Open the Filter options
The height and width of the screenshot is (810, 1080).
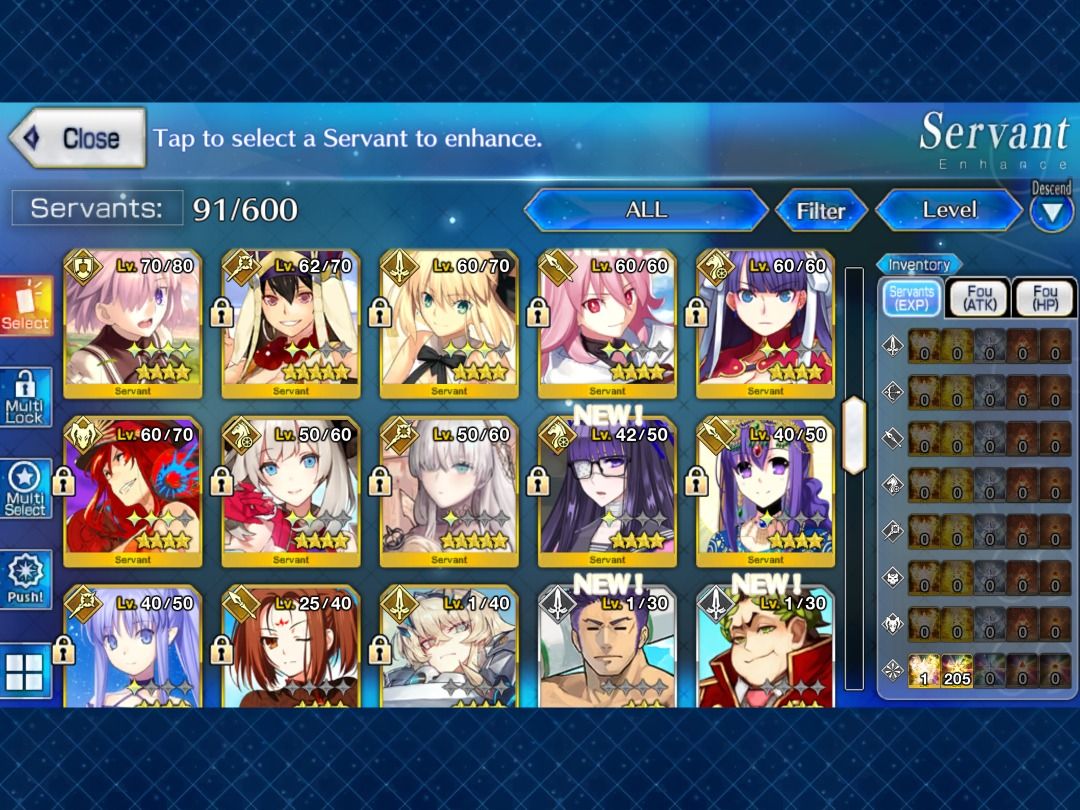[x=820, y=210]
